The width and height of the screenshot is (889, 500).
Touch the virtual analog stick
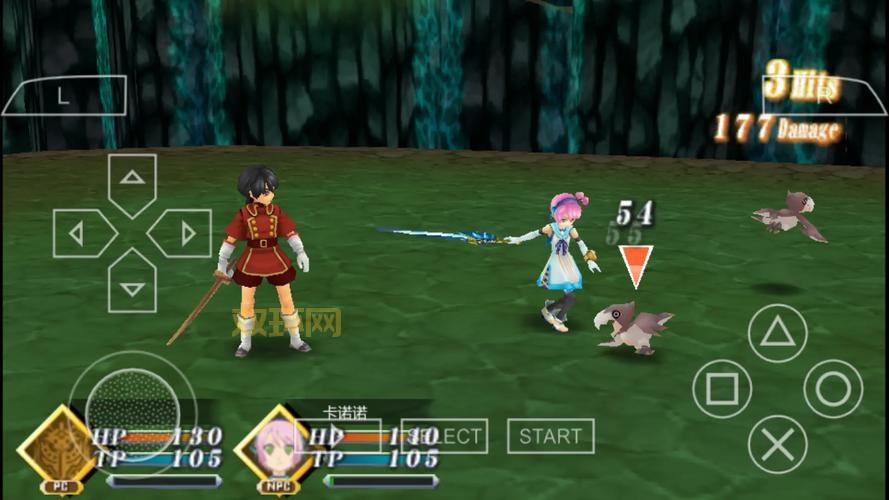[132, 408]
